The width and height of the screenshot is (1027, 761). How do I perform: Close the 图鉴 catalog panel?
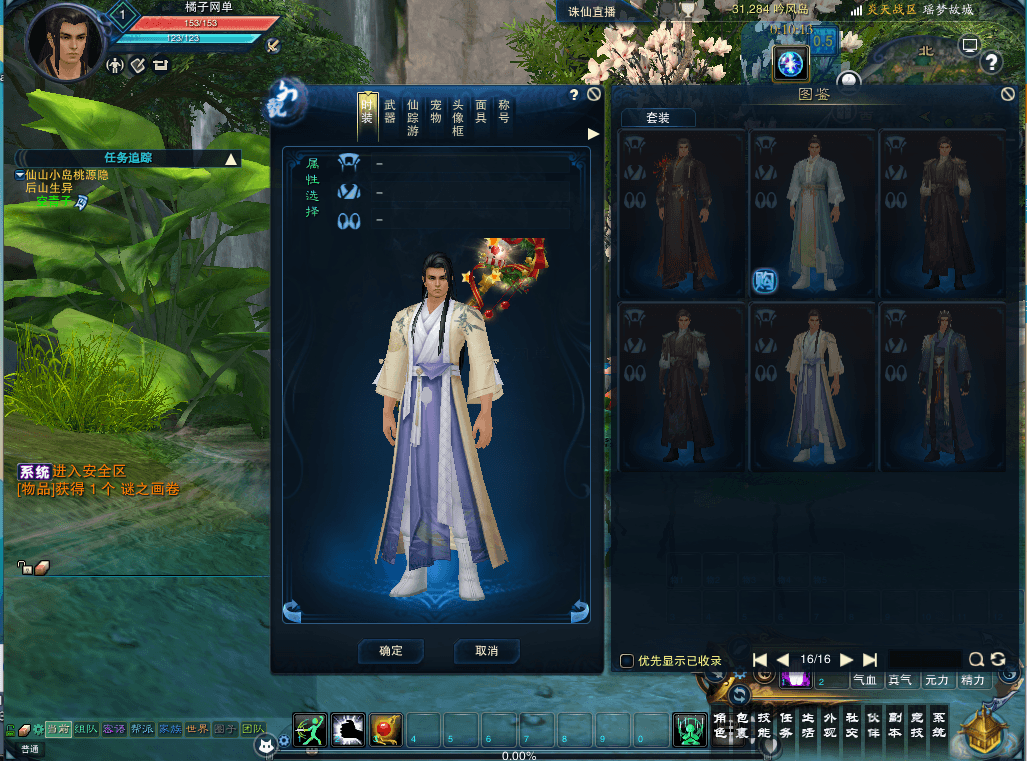1008,94
